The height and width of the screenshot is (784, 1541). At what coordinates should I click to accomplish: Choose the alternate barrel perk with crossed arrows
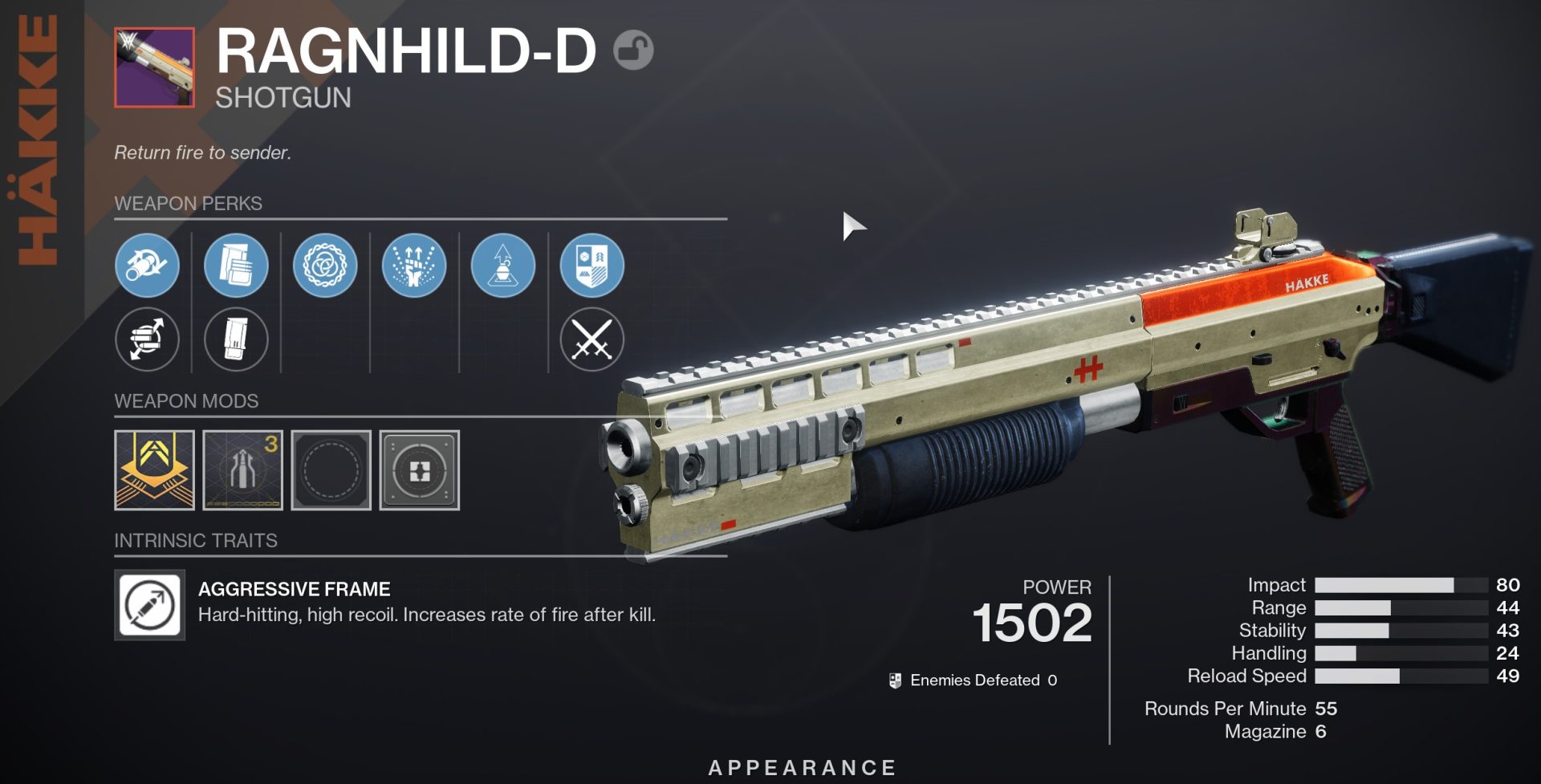(147, 339)
